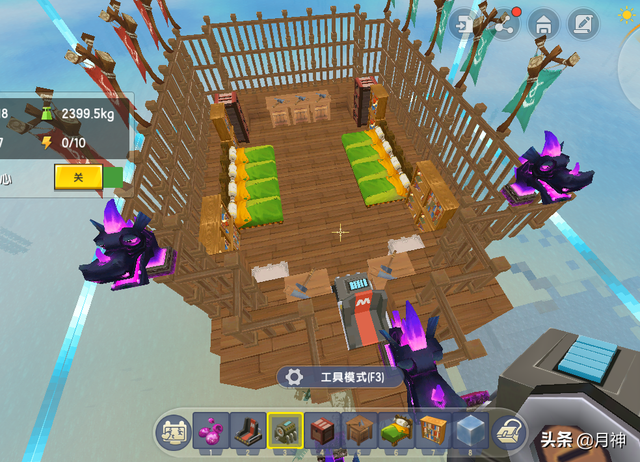Select the green bed hotbar slot
This screenshot has height=462, width=640.
(396, 430)
